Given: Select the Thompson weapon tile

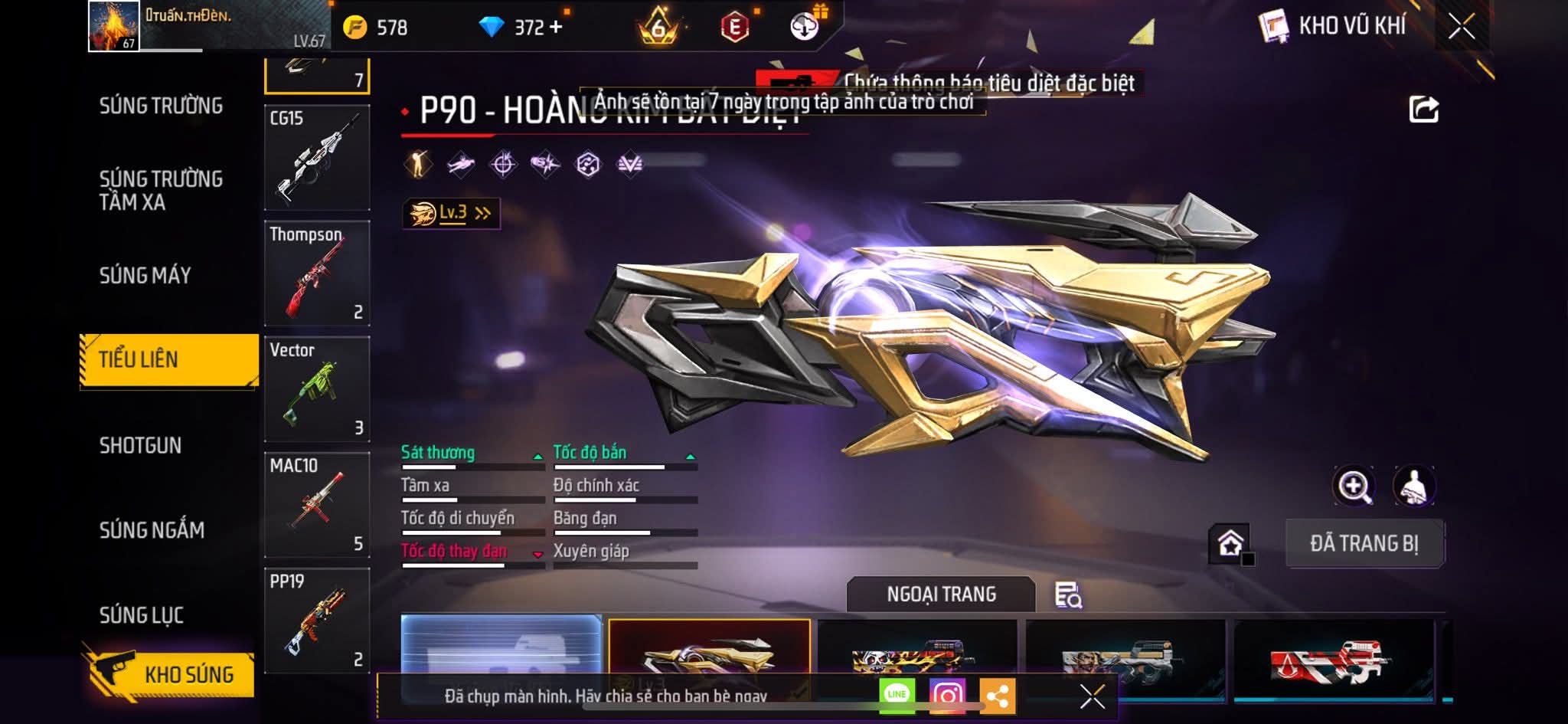Looking at the screenshot, I should click(317, 274).
